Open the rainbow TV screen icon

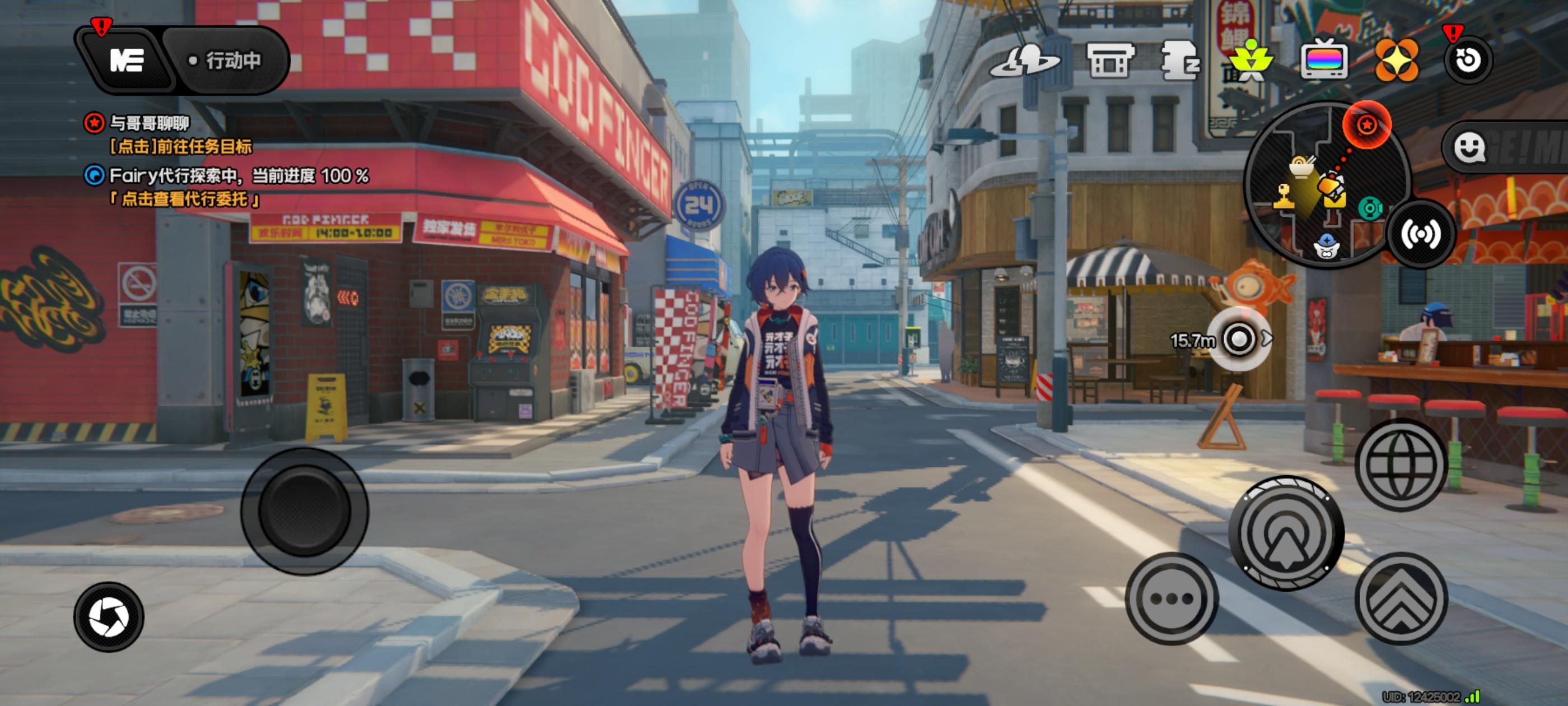[1323, 61]
